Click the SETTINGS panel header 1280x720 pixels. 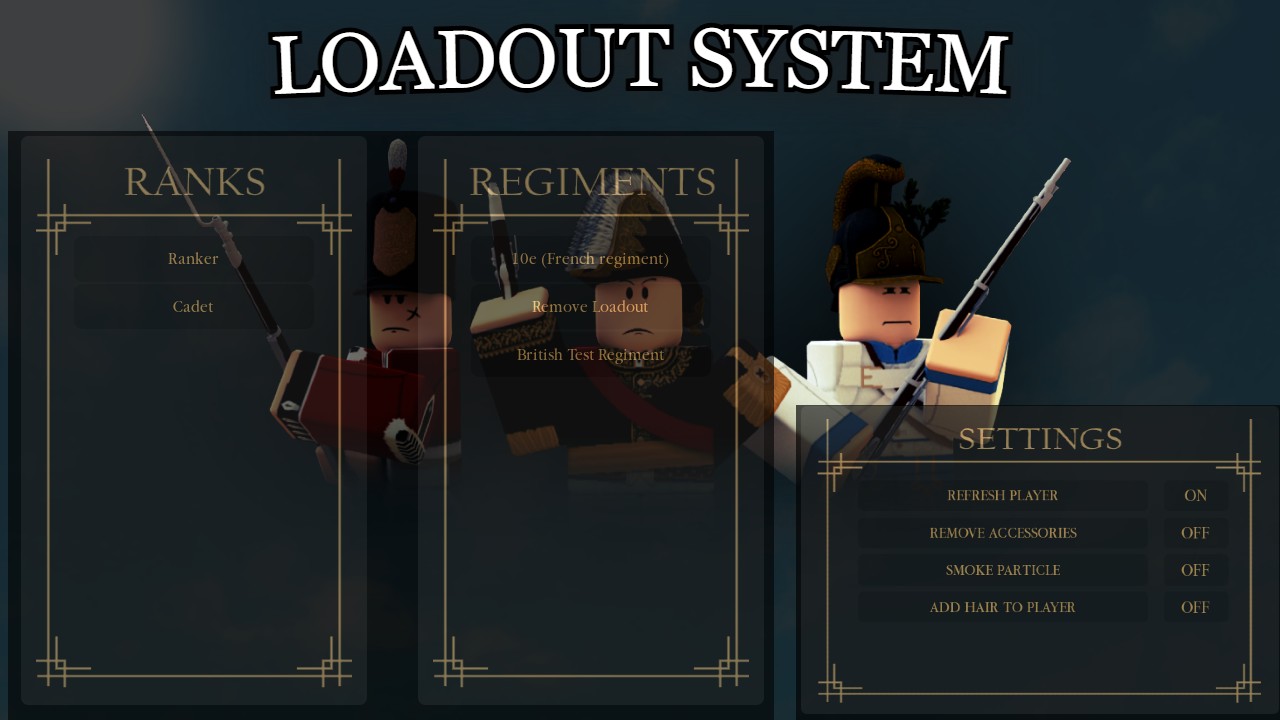point(1040,438)
